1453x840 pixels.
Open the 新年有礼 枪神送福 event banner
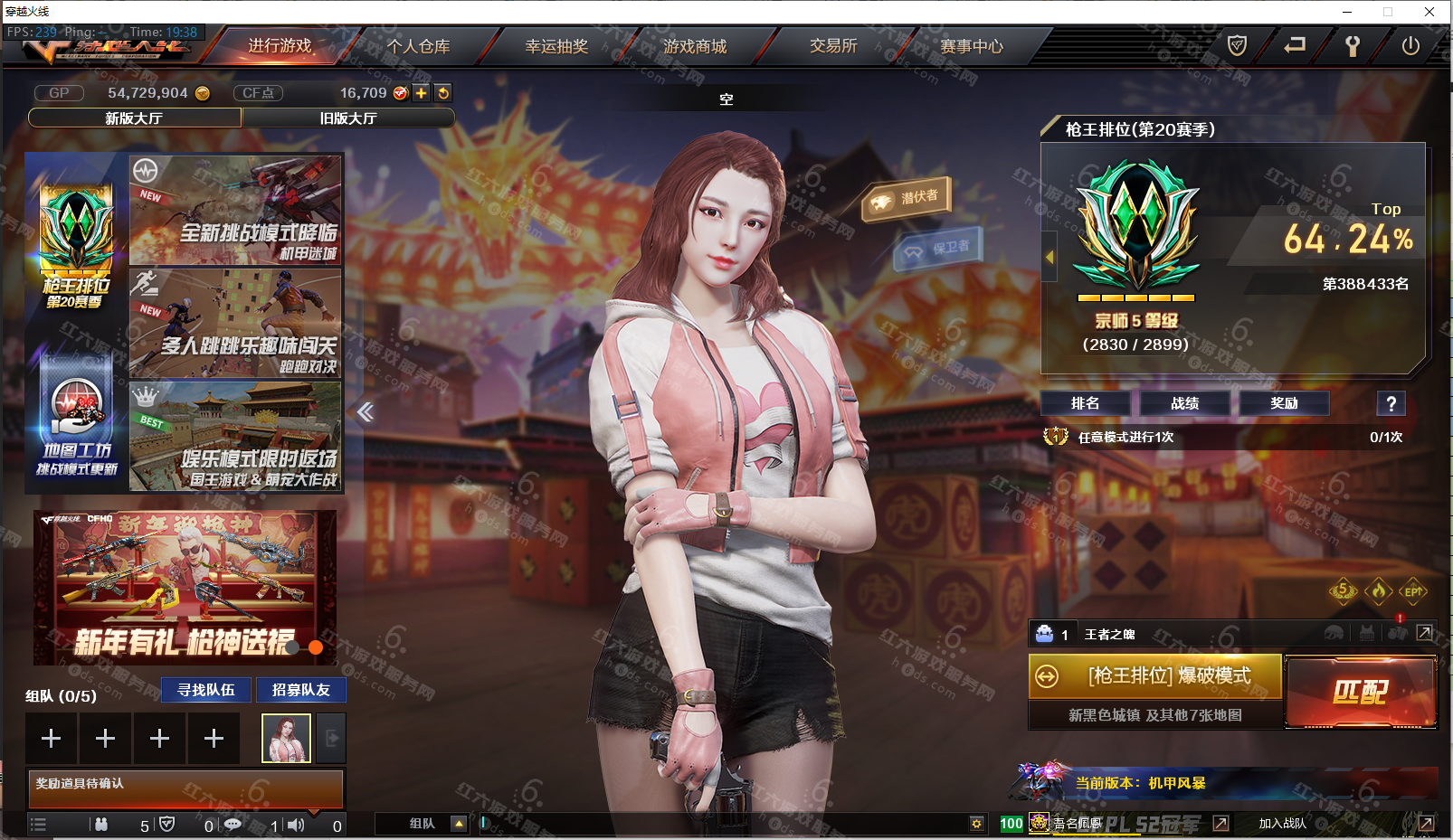pyautogui.click(x=185, y=587)
